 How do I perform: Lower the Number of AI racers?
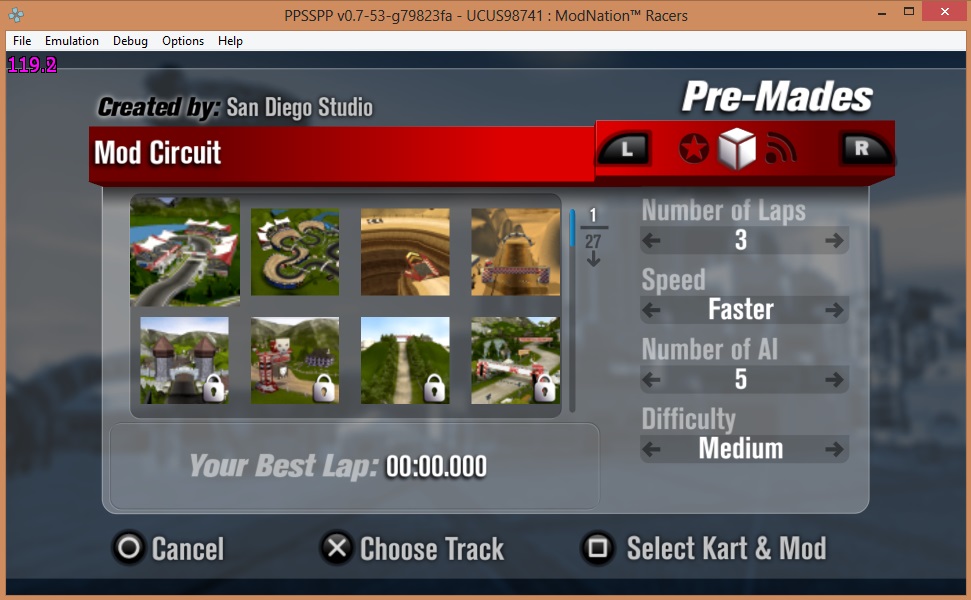[652, 380]
